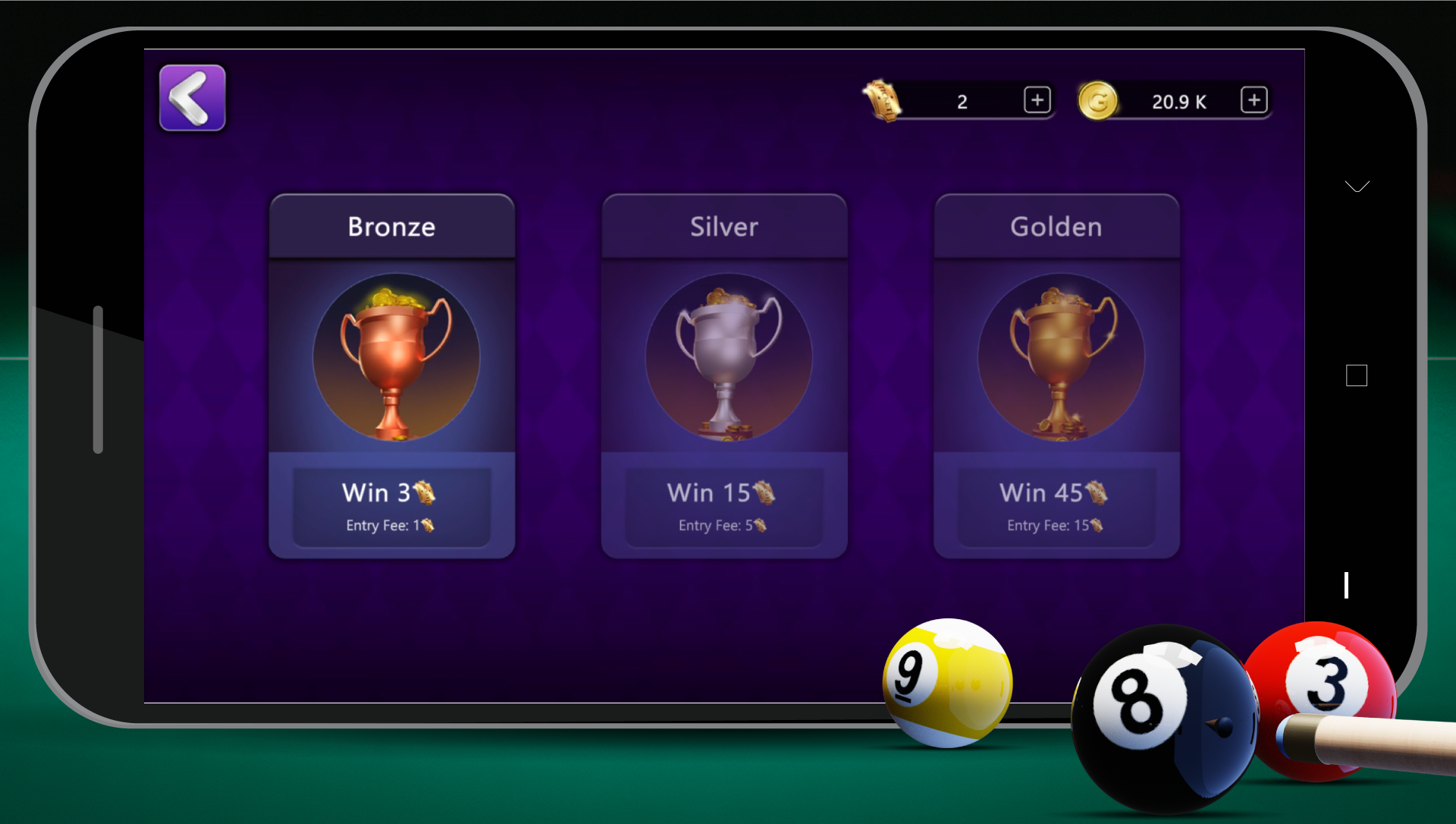Tap the ticket icon near the ticket counter

click(884, 101)
